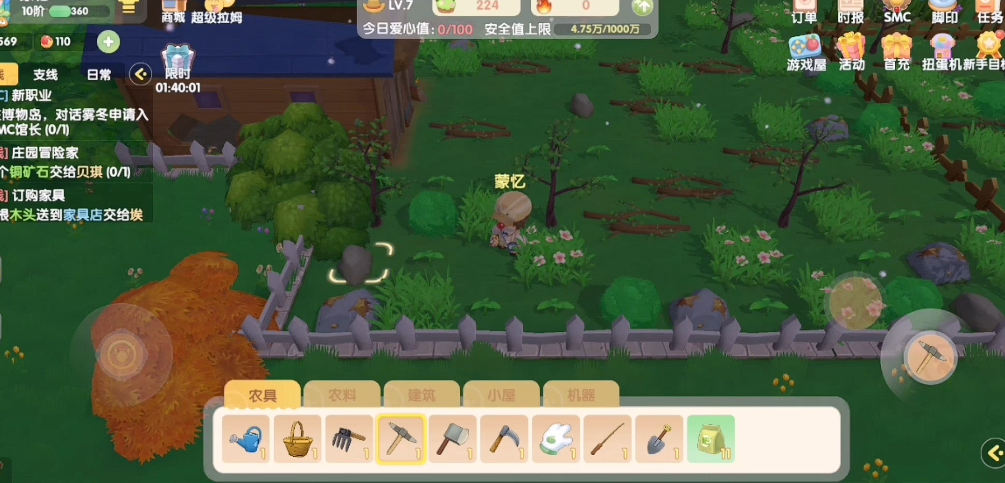The image size is (1005, 483).
Task: Switch to the 小屋 tab
Action: click(x=500, y=394)
